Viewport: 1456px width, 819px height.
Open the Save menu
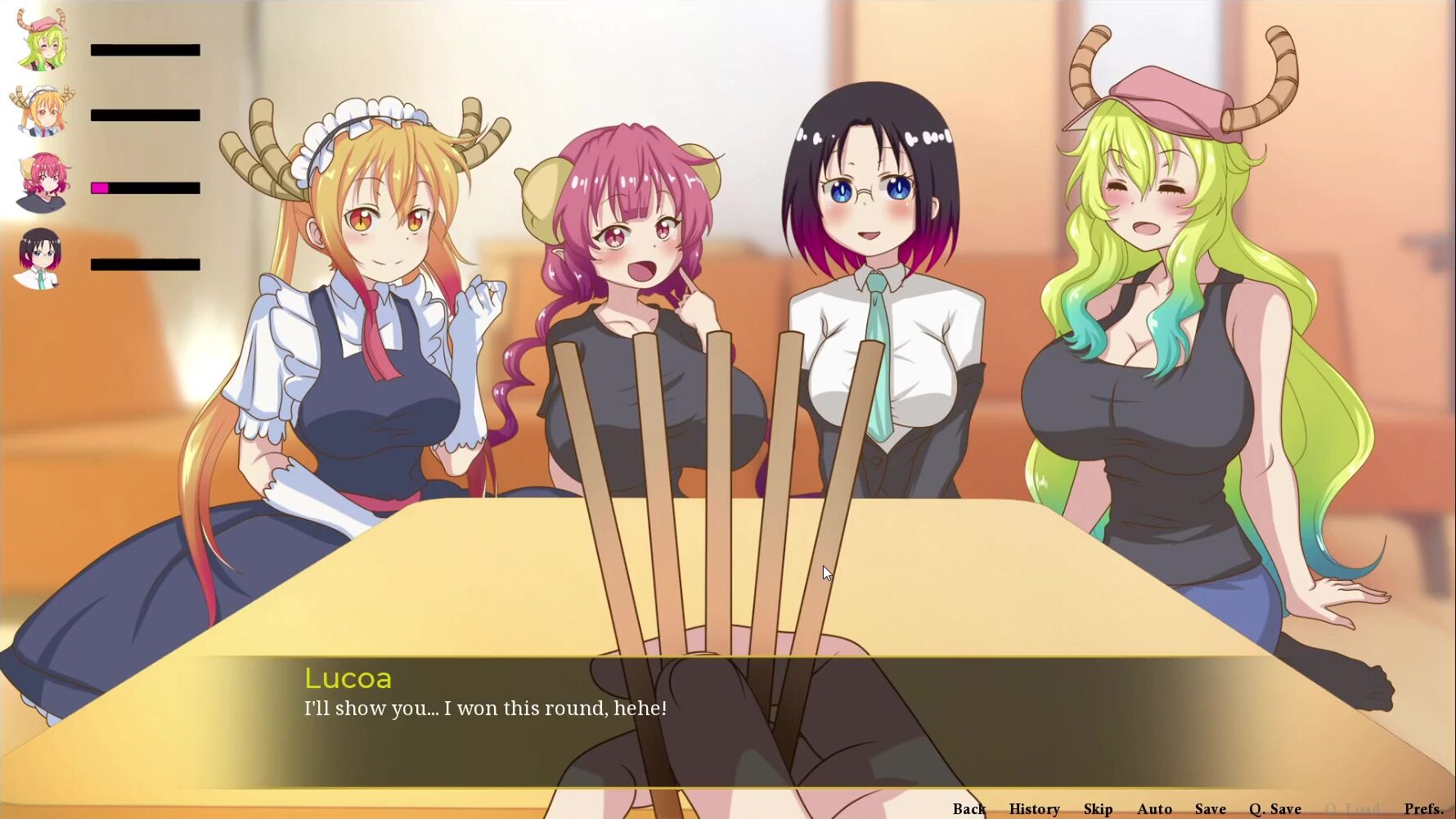click(1210, 808)
